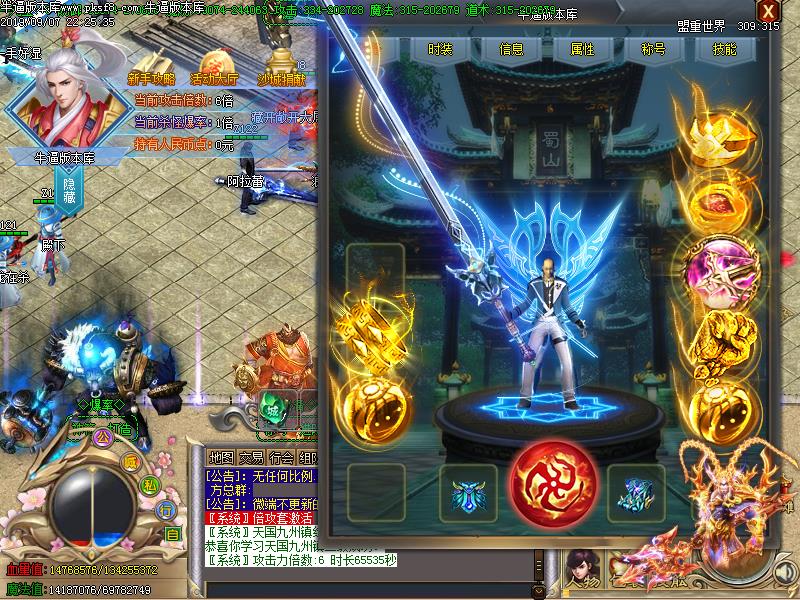Image resolution: width=800 pixels, height=600 pixels.
Task: Click the green 城 town gem icon
Action: click(x=274, y=411)
